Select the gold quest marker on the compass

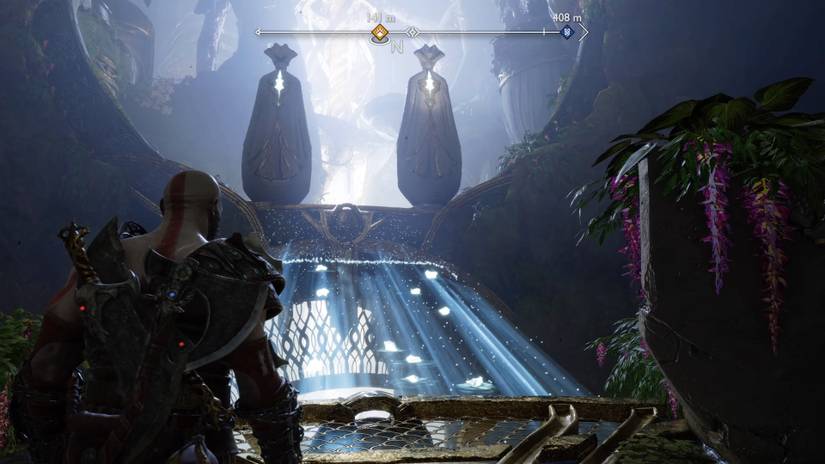pos(380,33)
